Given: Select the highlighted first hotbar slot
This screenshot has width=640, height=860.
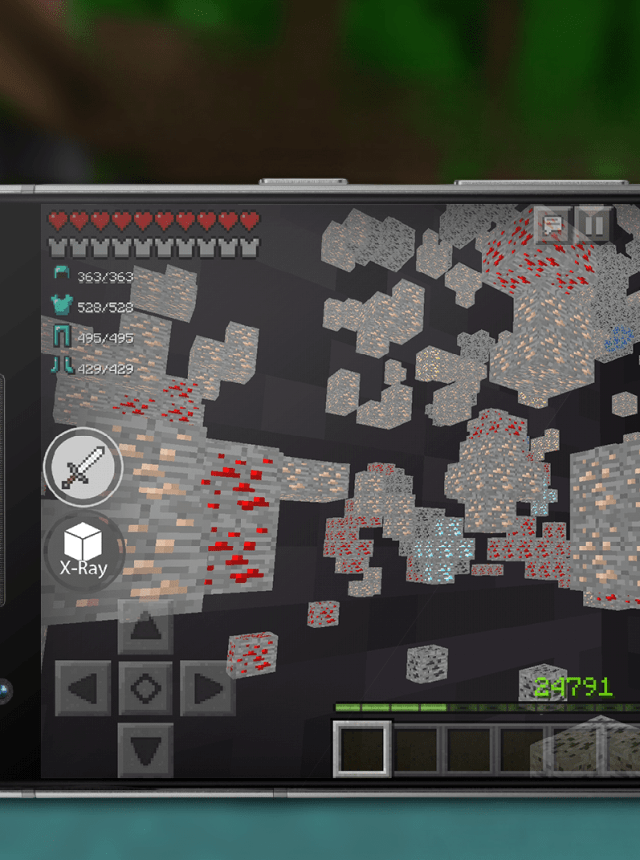Looking at the screenshot, I should tap(361, 749).
